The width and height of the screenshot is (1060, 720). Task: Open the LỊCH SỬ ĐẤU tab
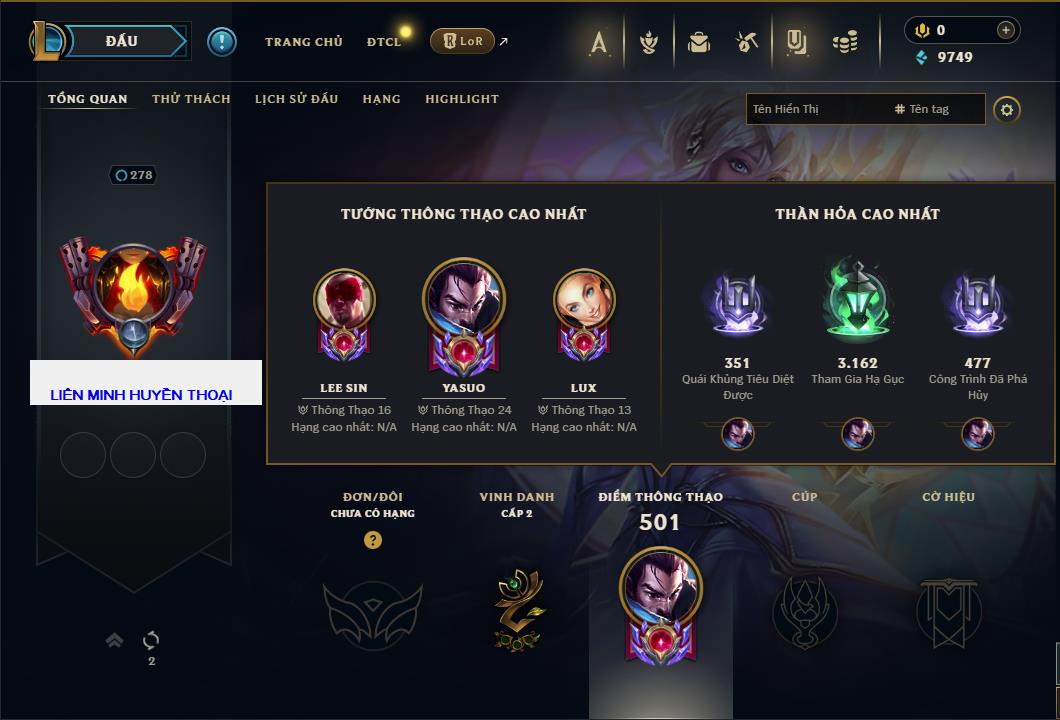click(x=296, y=99)
